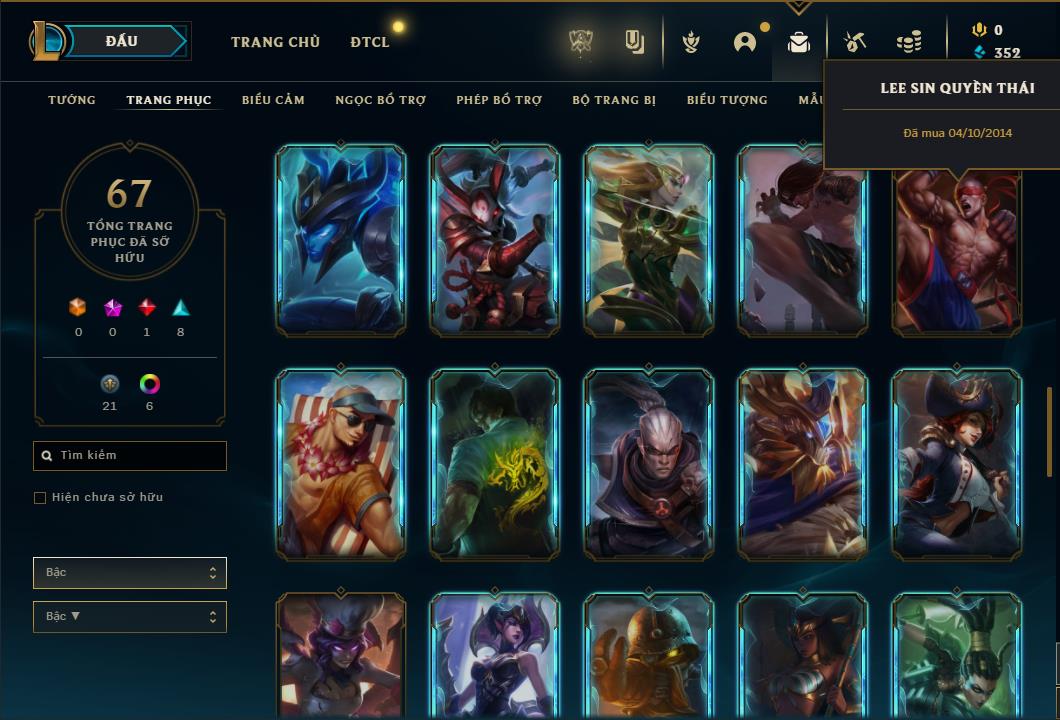Select the beach chair Lee Sin skin card

click(341, 463)
